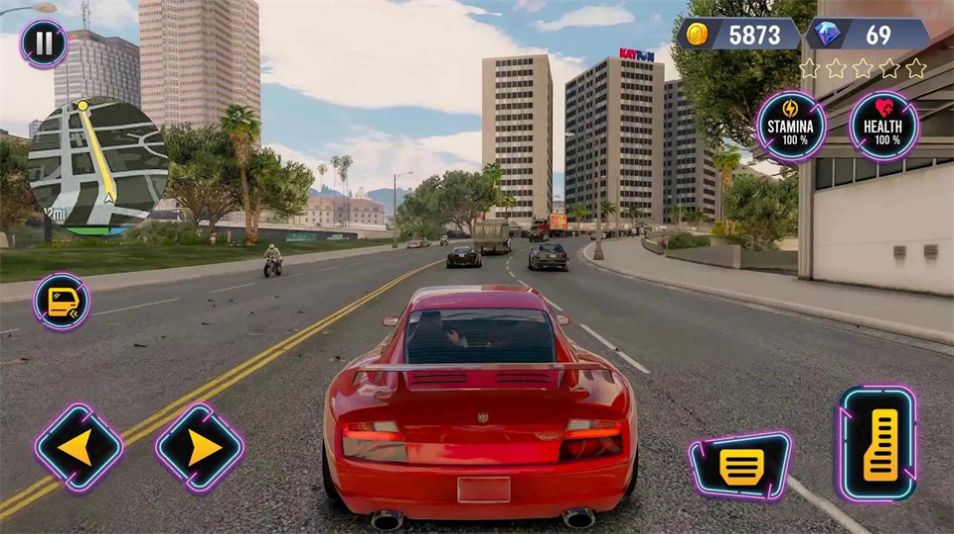954x534 pixels.
Task: Tap the Stamina 100% indicator
Action: point(791,127)
